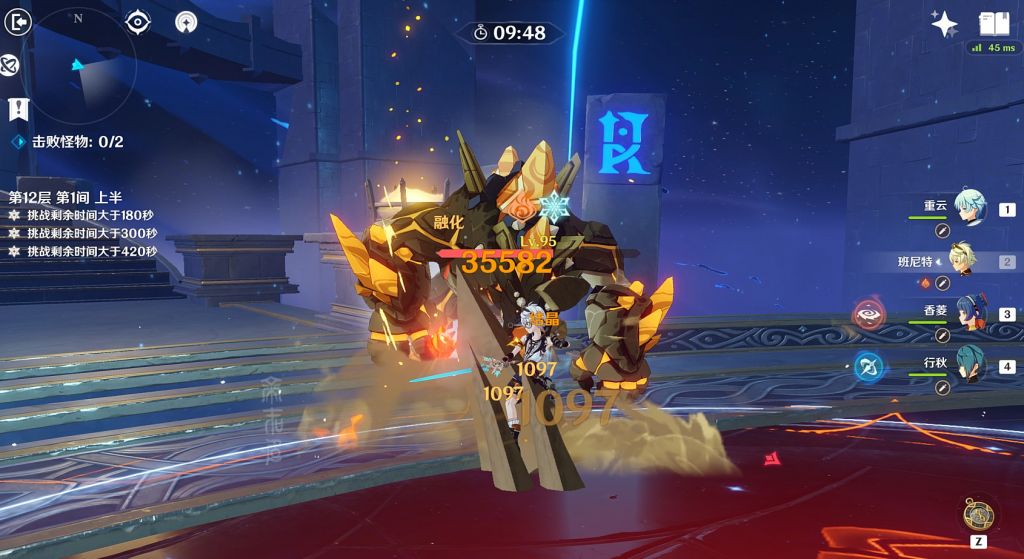Open the quest bookmark exclamation icon
The width and height of the screenshot is (1024, 559).
pos(16,108)
